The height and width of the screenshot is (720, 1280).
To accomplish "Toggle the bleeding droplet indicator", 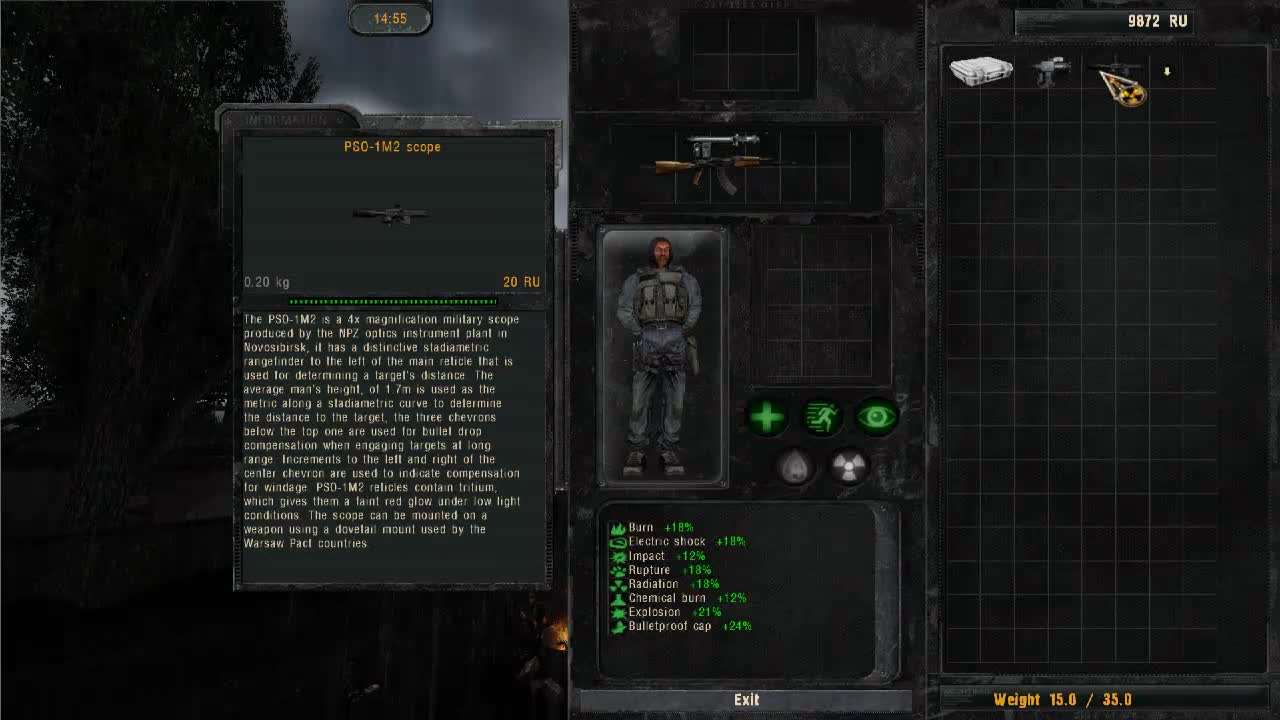I will tap(793, 465).
